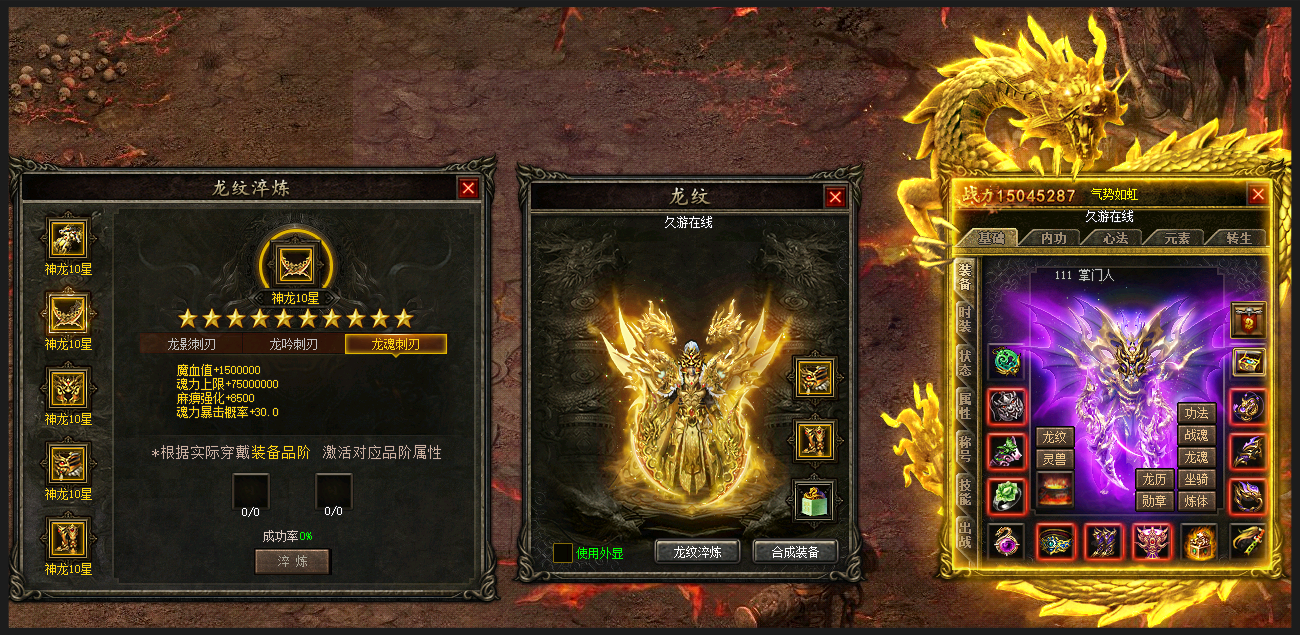Click the 合成装备 button
This screenshot has height=635, width=1300.
pos(795,552)
